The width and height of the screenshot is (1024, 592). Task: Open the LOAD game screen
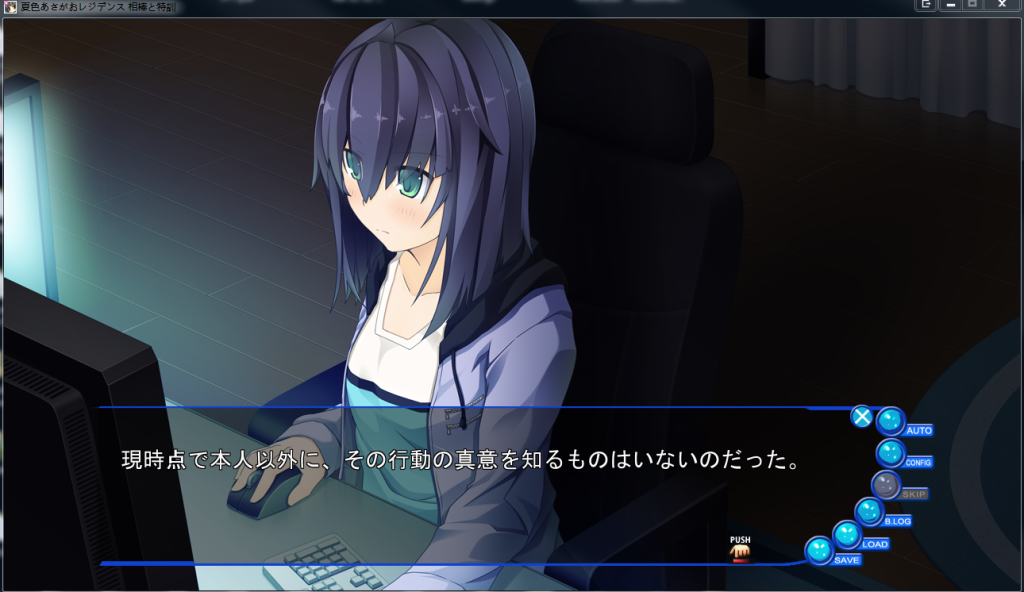click(x=847, y=535)
